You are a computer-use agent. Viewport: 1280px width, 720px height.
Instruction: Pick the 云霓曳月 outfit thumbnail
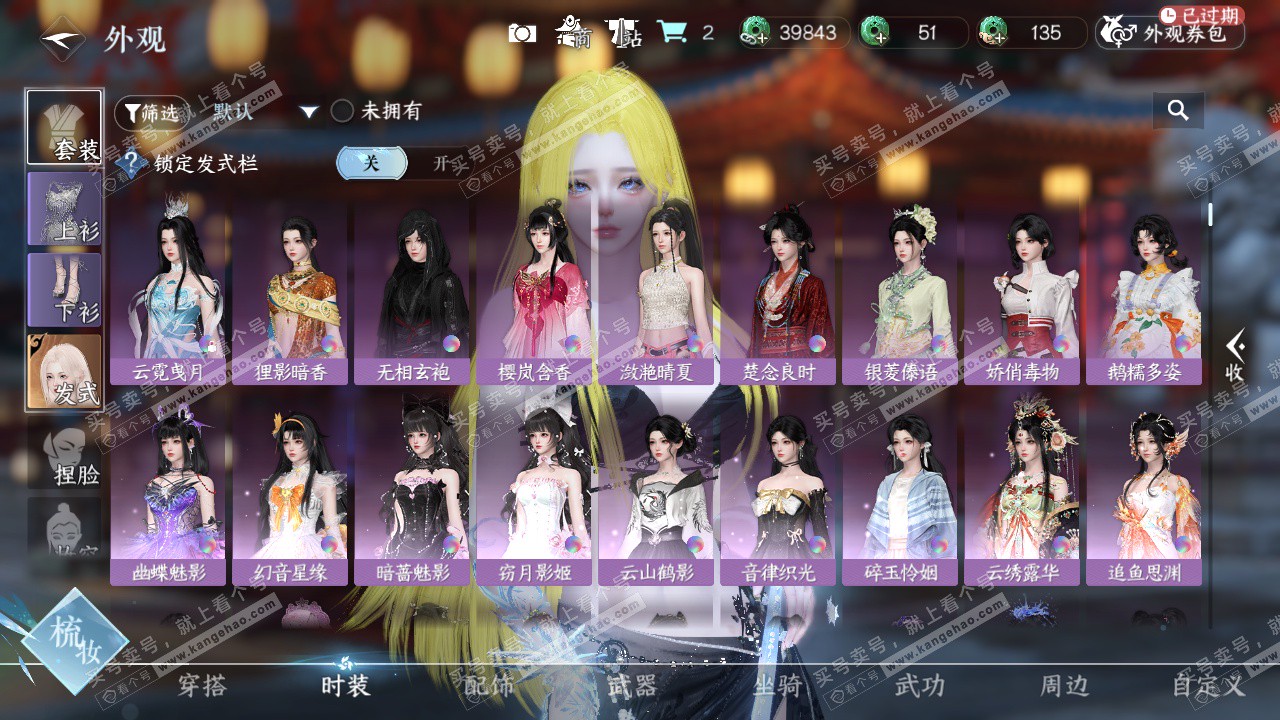click(170, 290)
